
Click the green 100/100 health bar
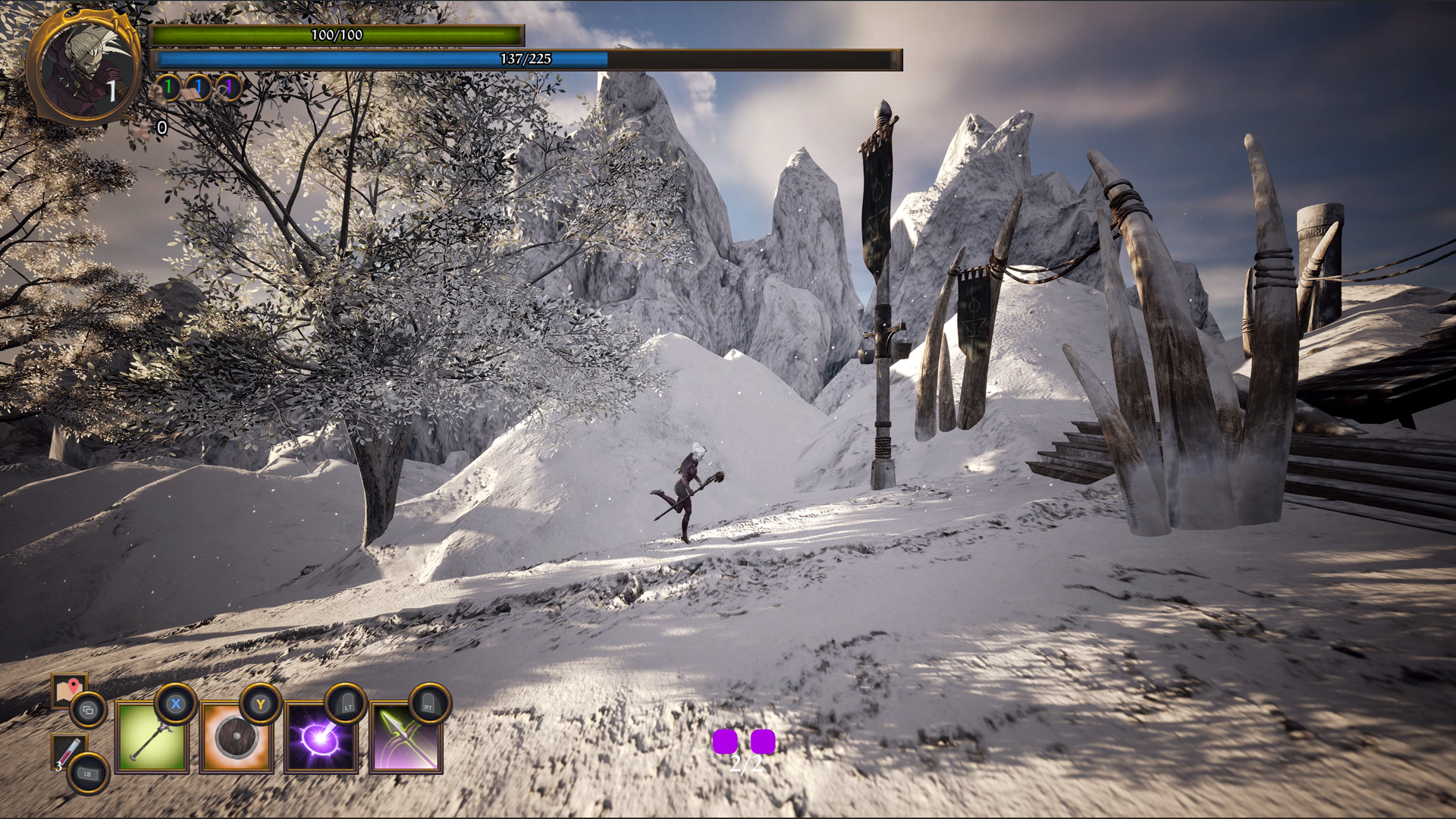[x=336, y=35]
